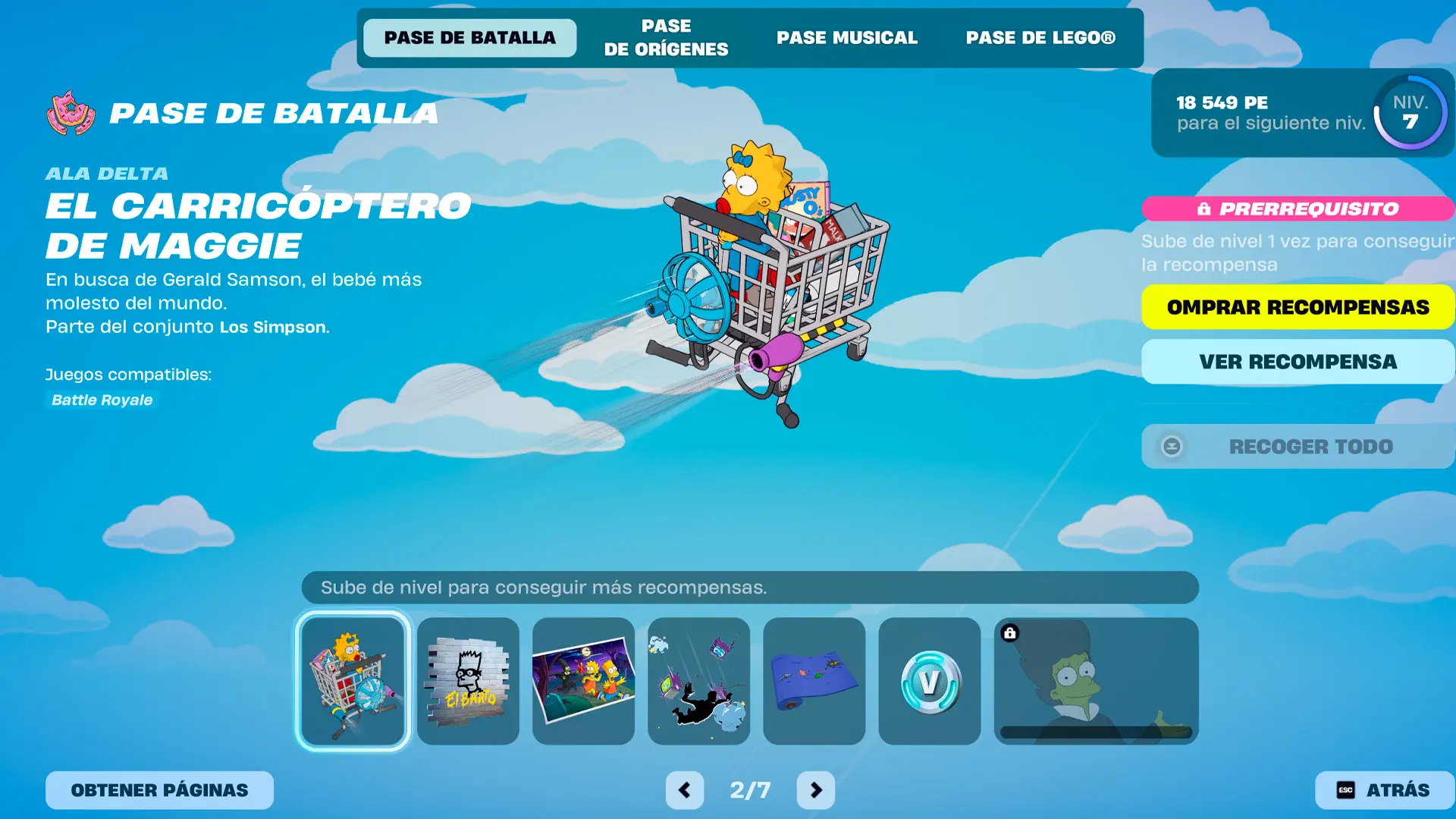
Task: Switch to the Pase de LEGO tab
Action: tap(1040, 38)
